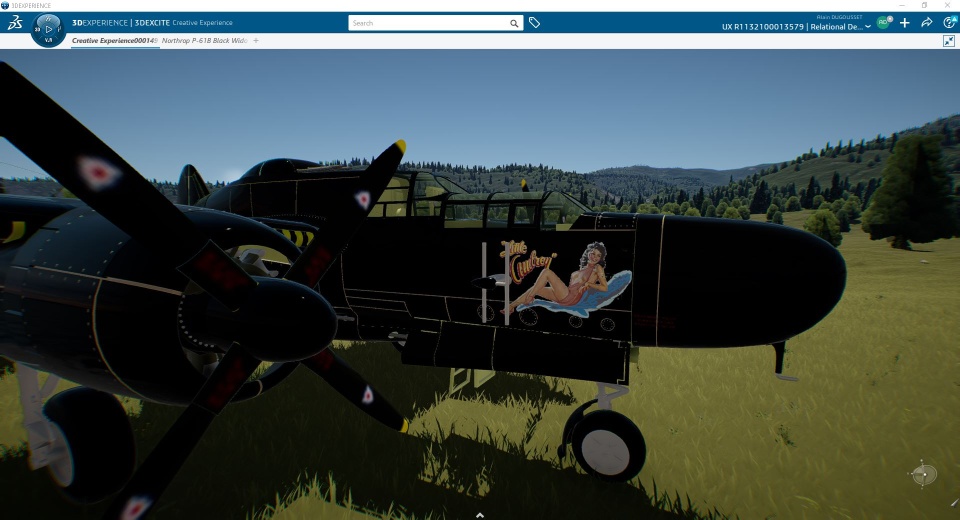Open the tag icon next to search

535,23
